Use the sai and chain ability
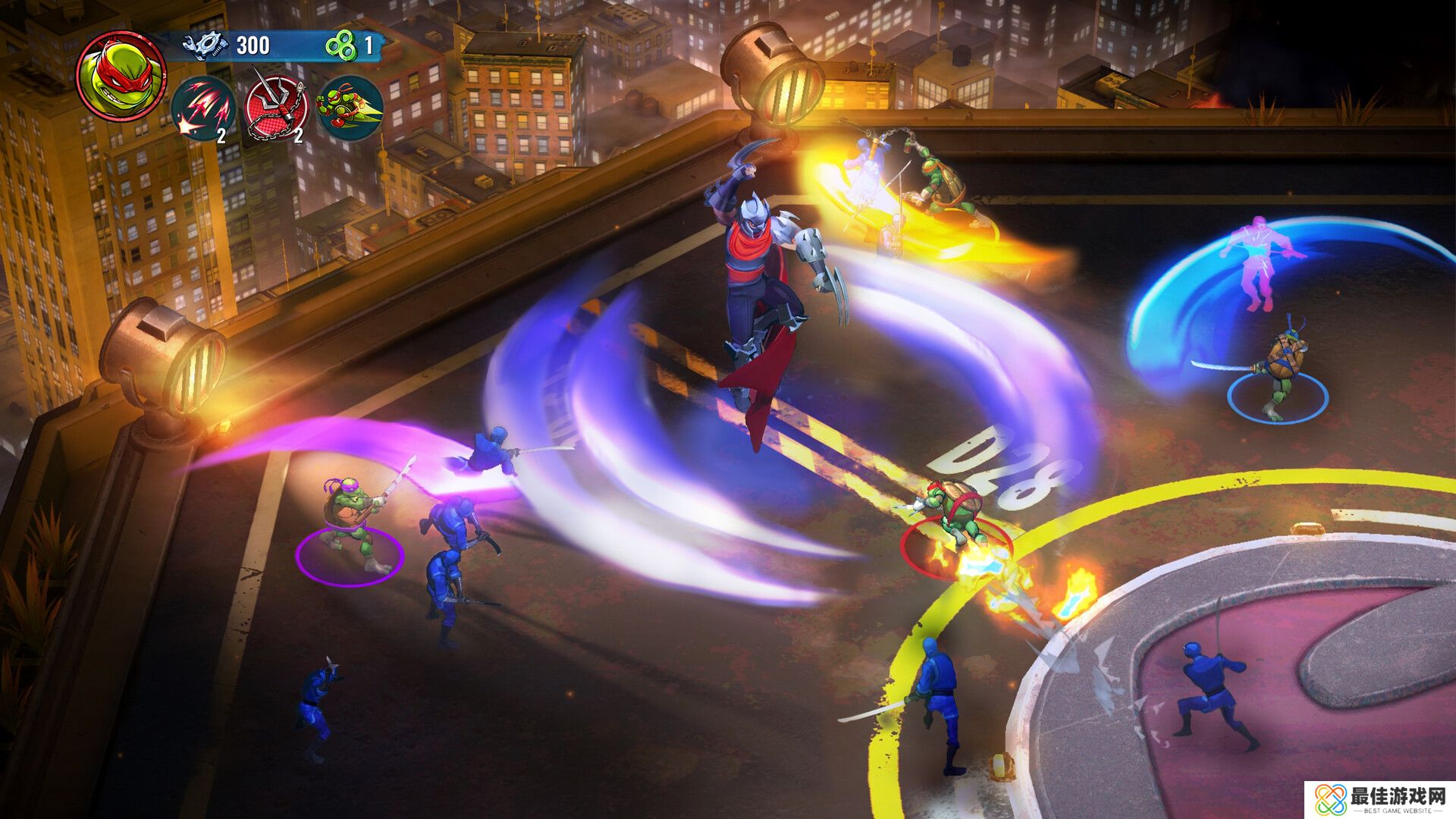This screenshot has width=1456, height=819. 277,108
